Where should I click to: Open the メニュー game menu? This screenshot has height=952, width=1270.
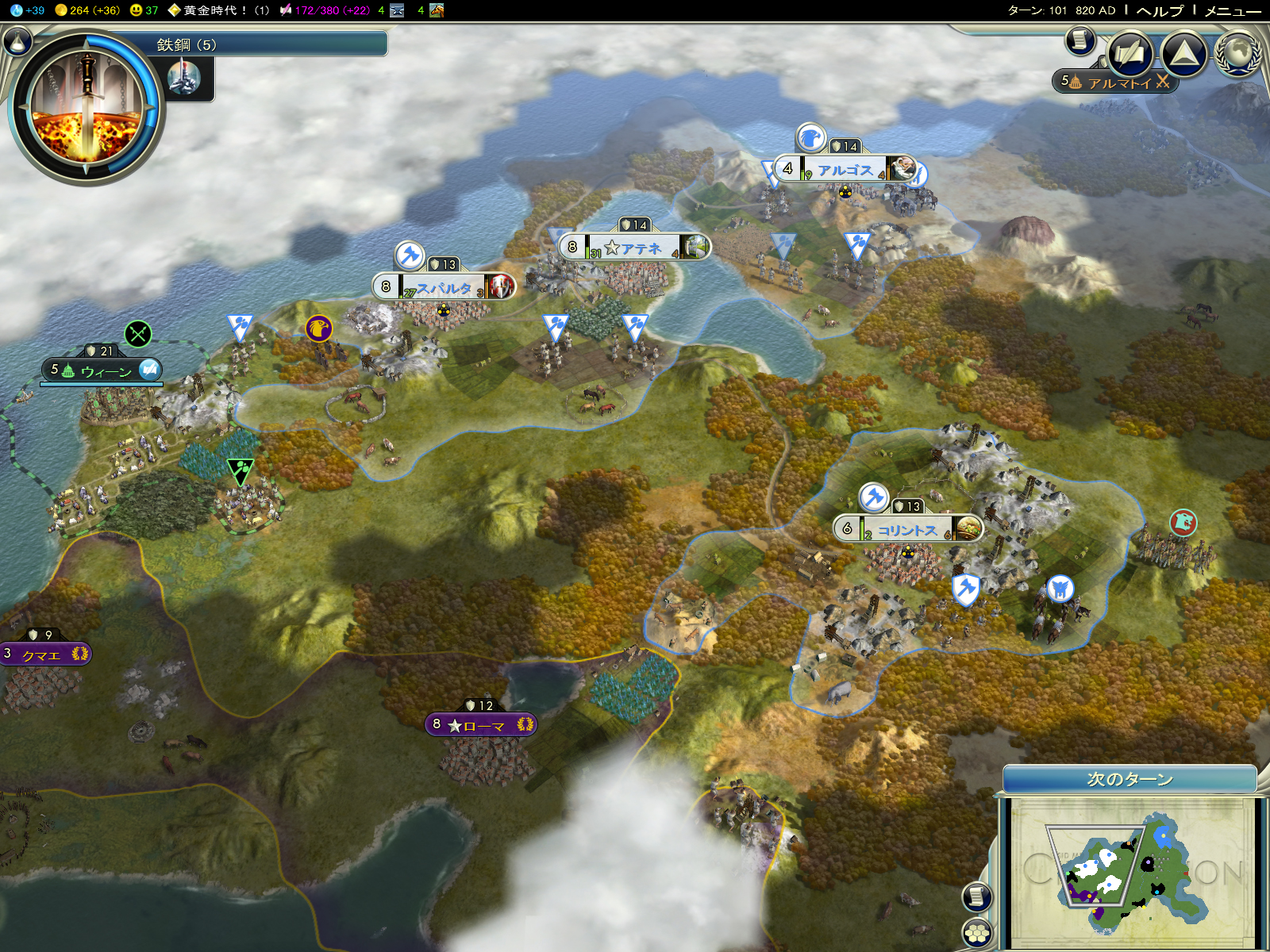(1232, 10)
